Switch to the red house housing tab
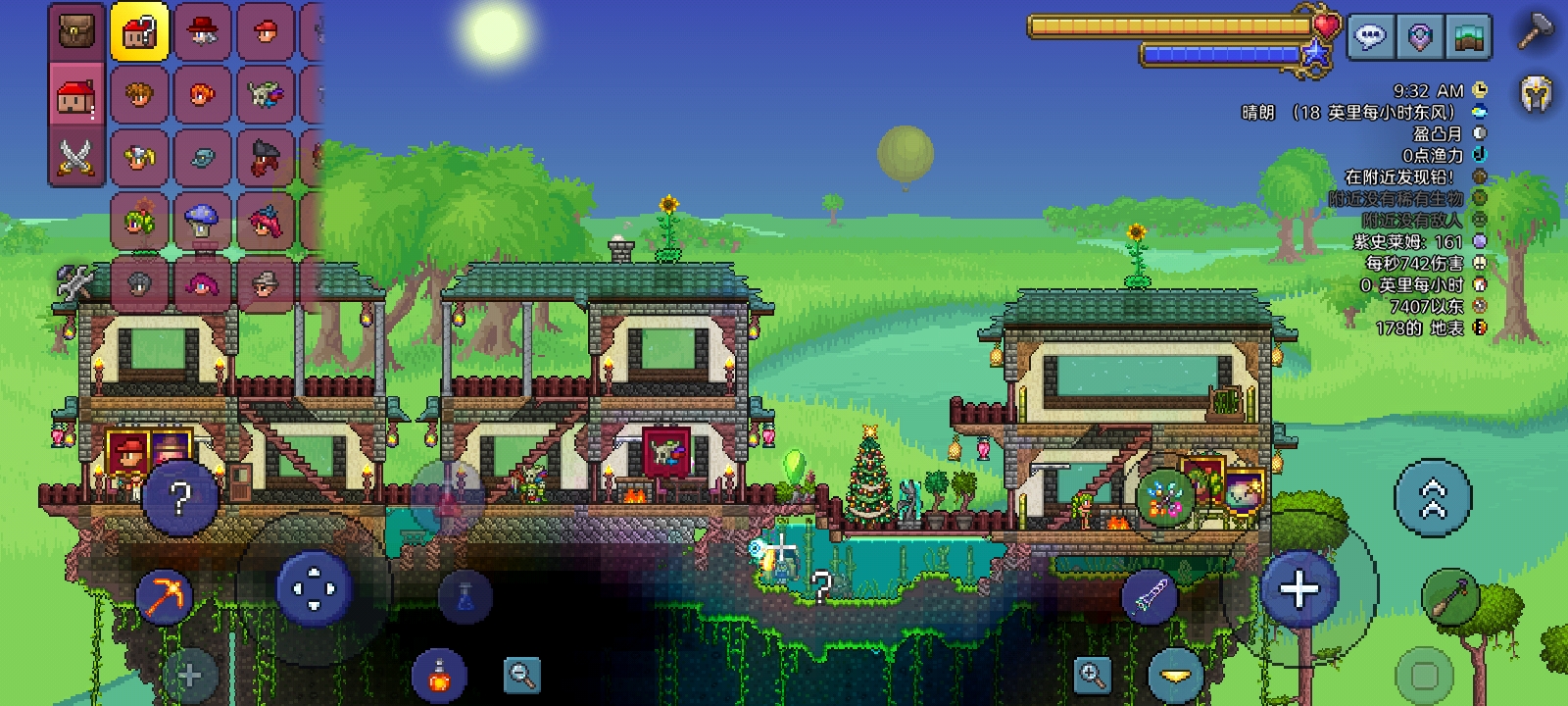 [x=75, y=96]
